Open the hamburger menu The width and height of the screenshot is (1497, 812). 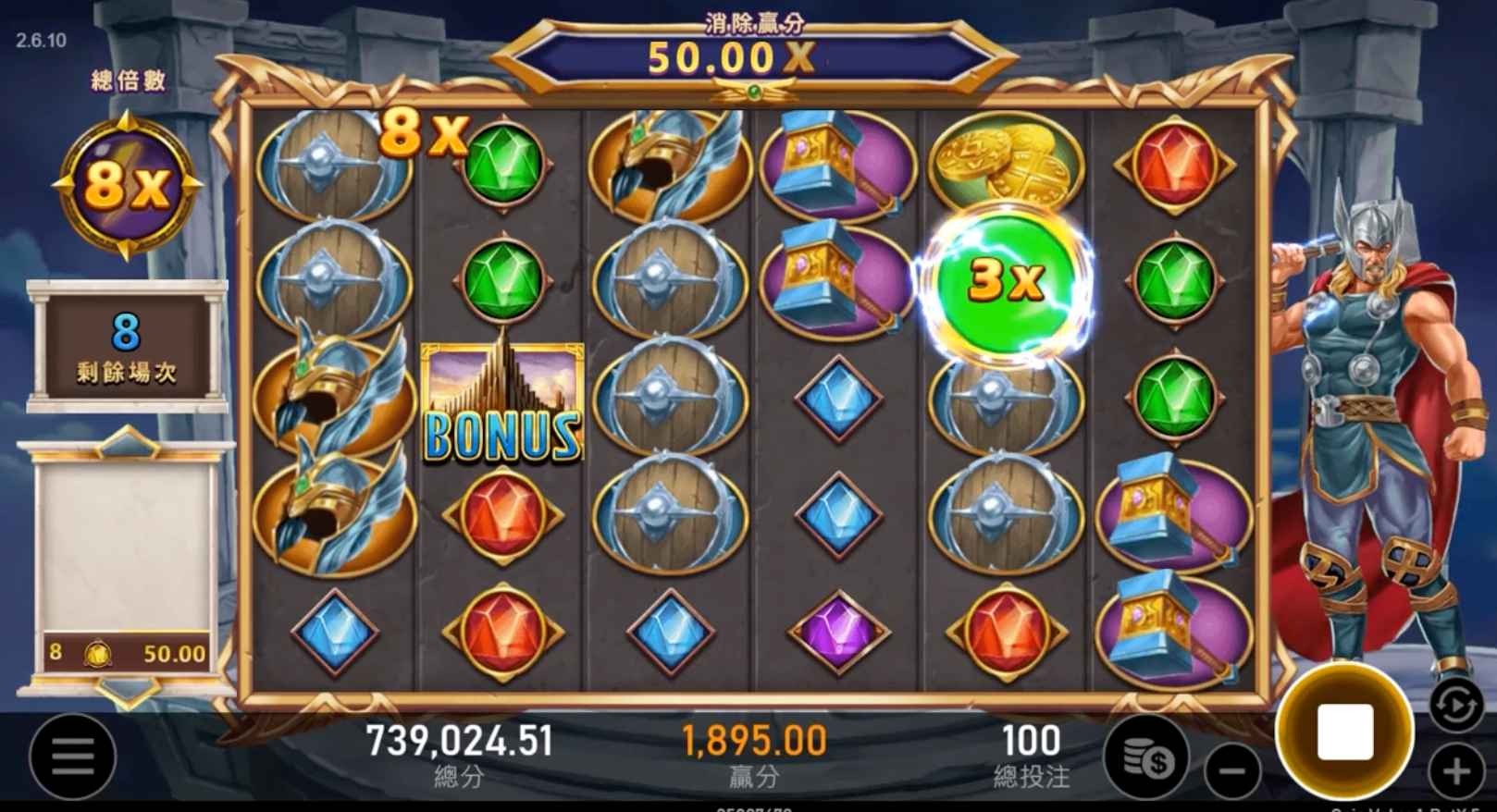click(x=72, y=757)
